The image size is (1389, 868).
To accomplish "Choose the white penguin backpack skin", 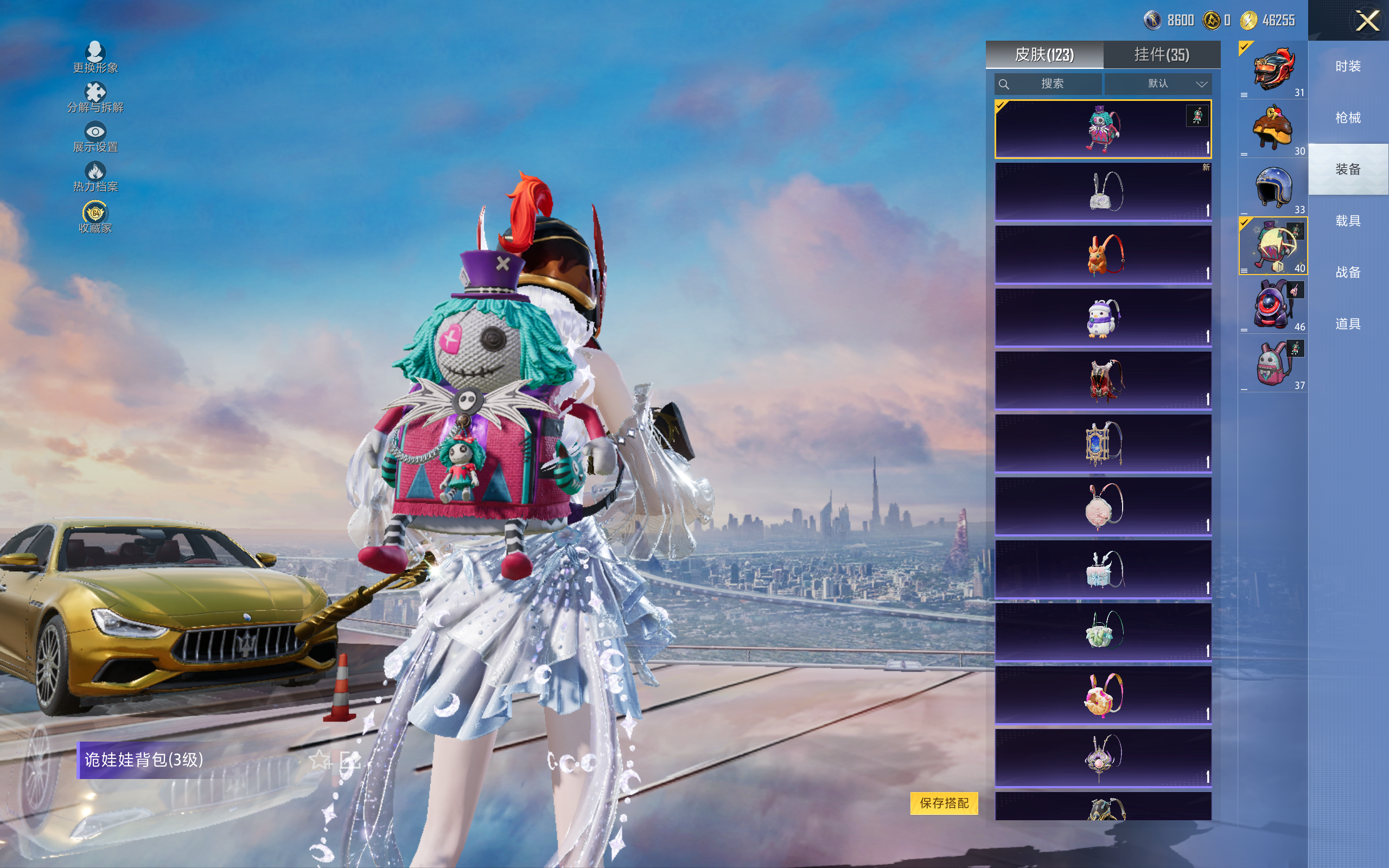I will pos(1103,317).
